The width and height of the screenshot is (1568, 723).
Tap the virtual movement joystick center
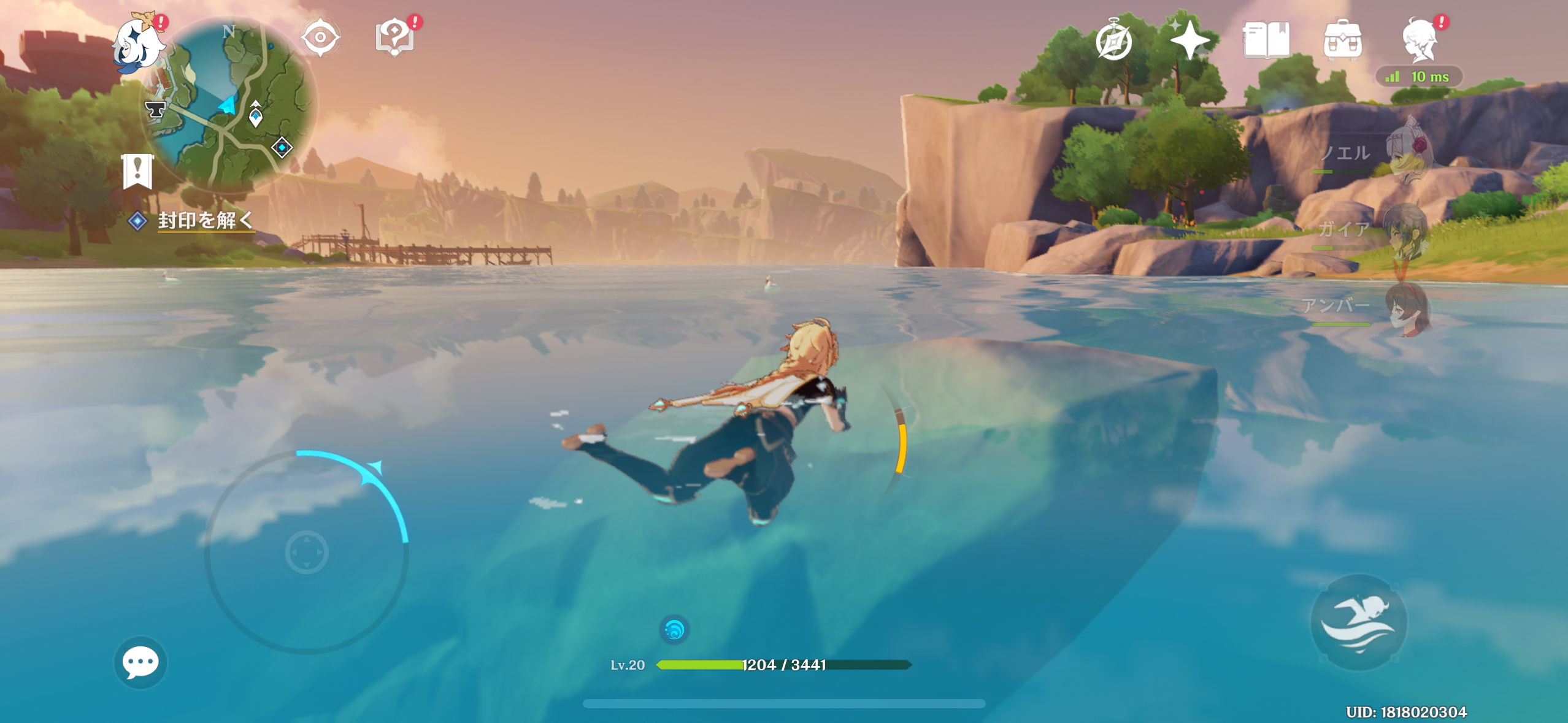tap(307, 552)
